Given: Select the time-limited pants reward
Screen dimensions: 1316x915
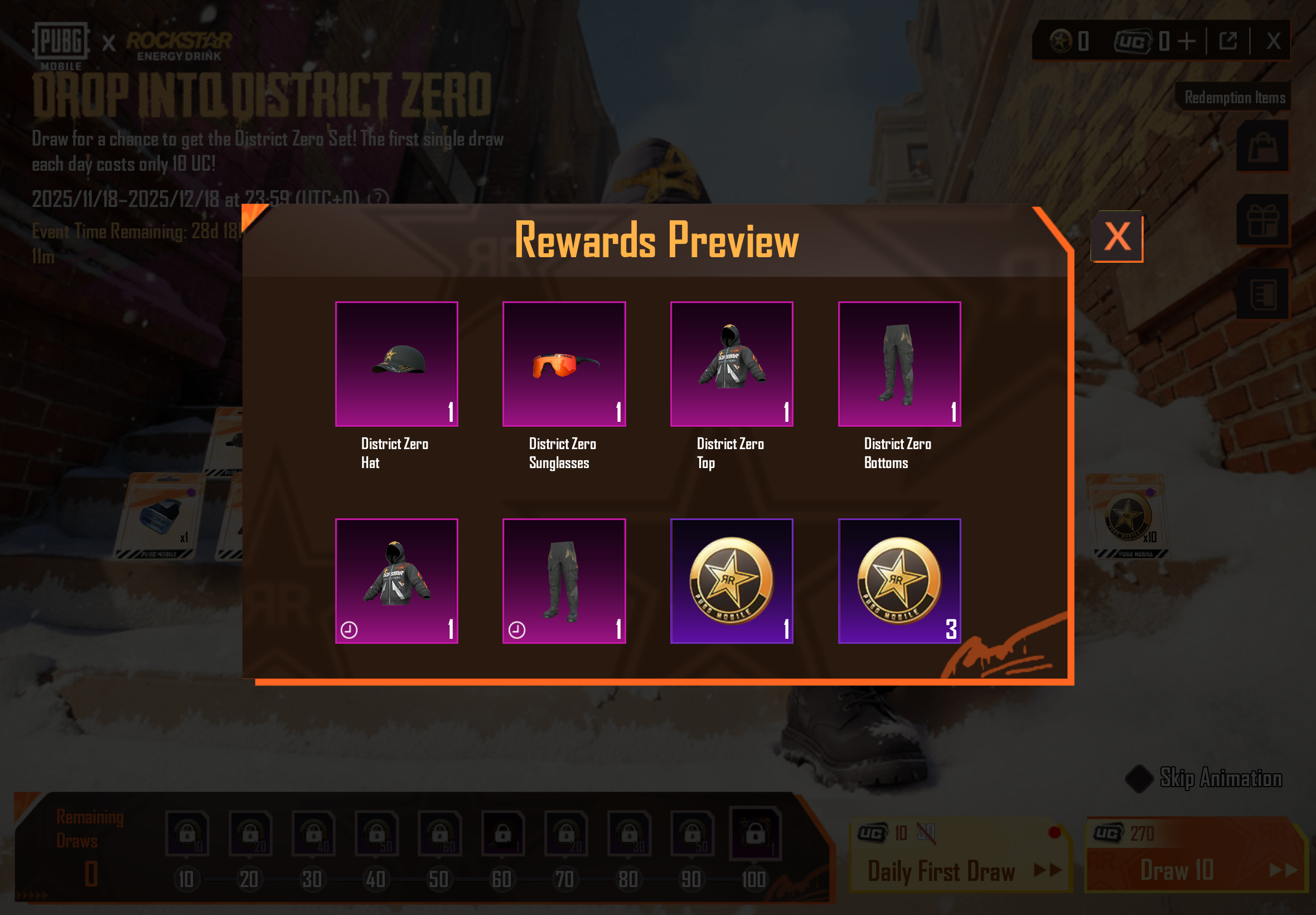Looking at the screenshot, I should click(564, 581).
